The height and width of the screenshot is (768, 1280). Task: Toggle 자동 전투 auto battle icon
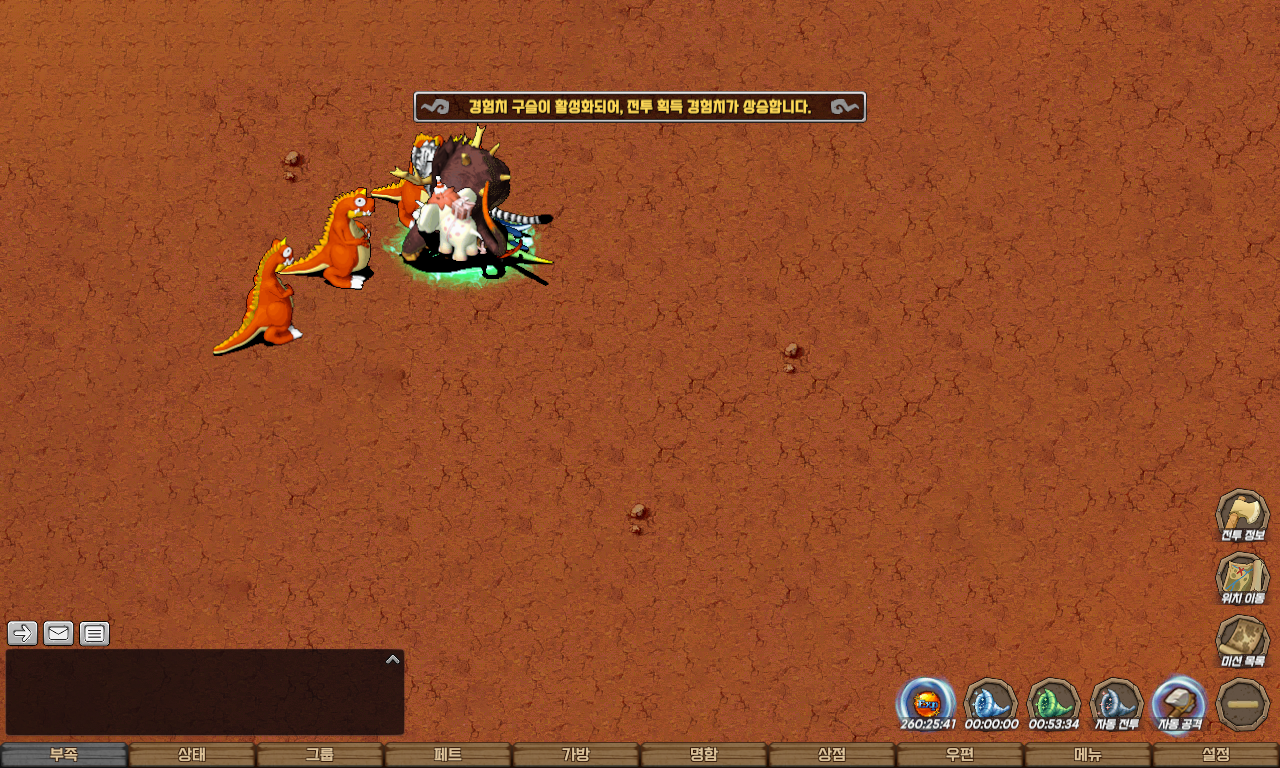coord(1117,704)
